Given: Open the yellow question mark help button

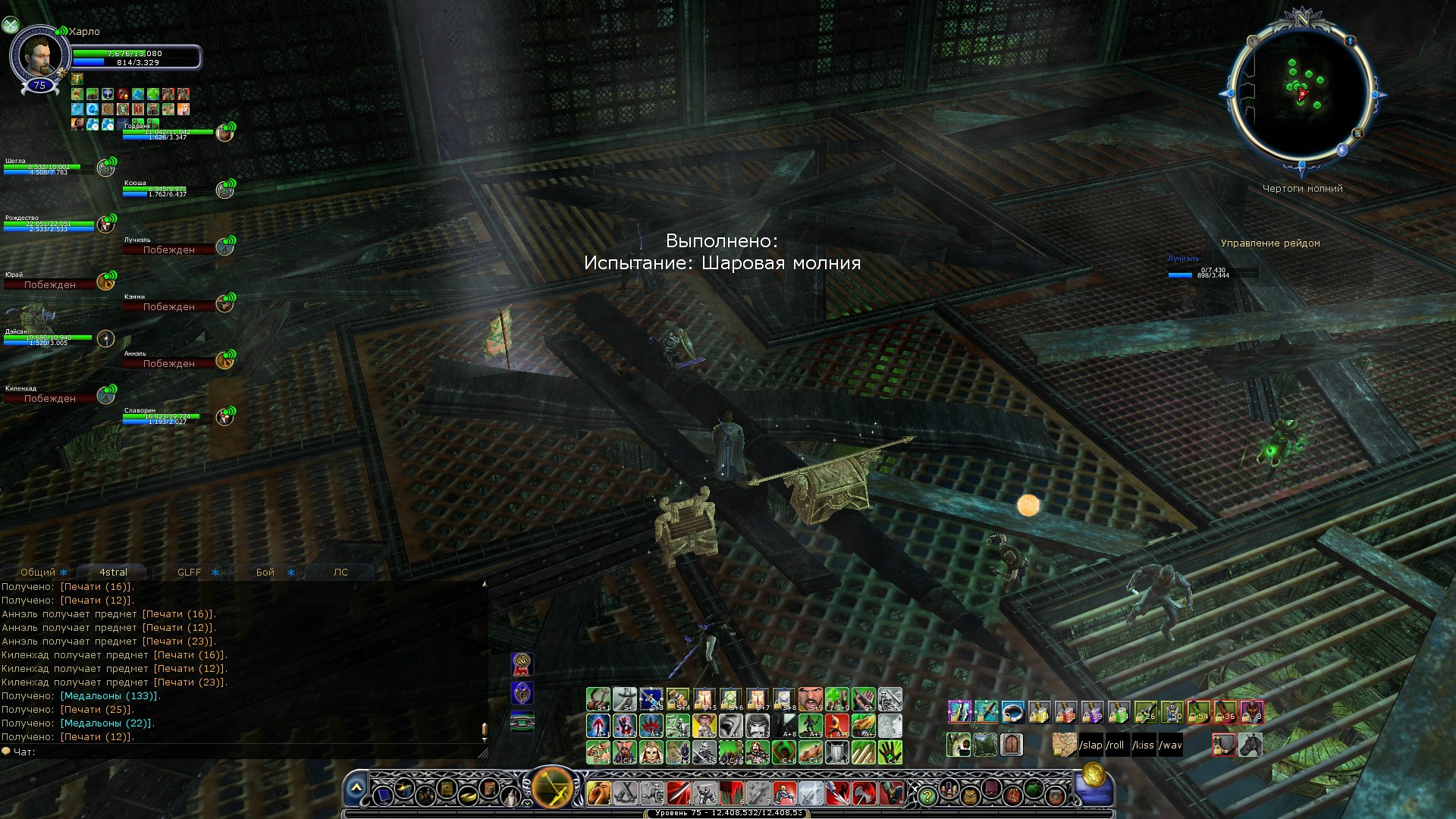Looking at the screenshot, I should 926,795.
